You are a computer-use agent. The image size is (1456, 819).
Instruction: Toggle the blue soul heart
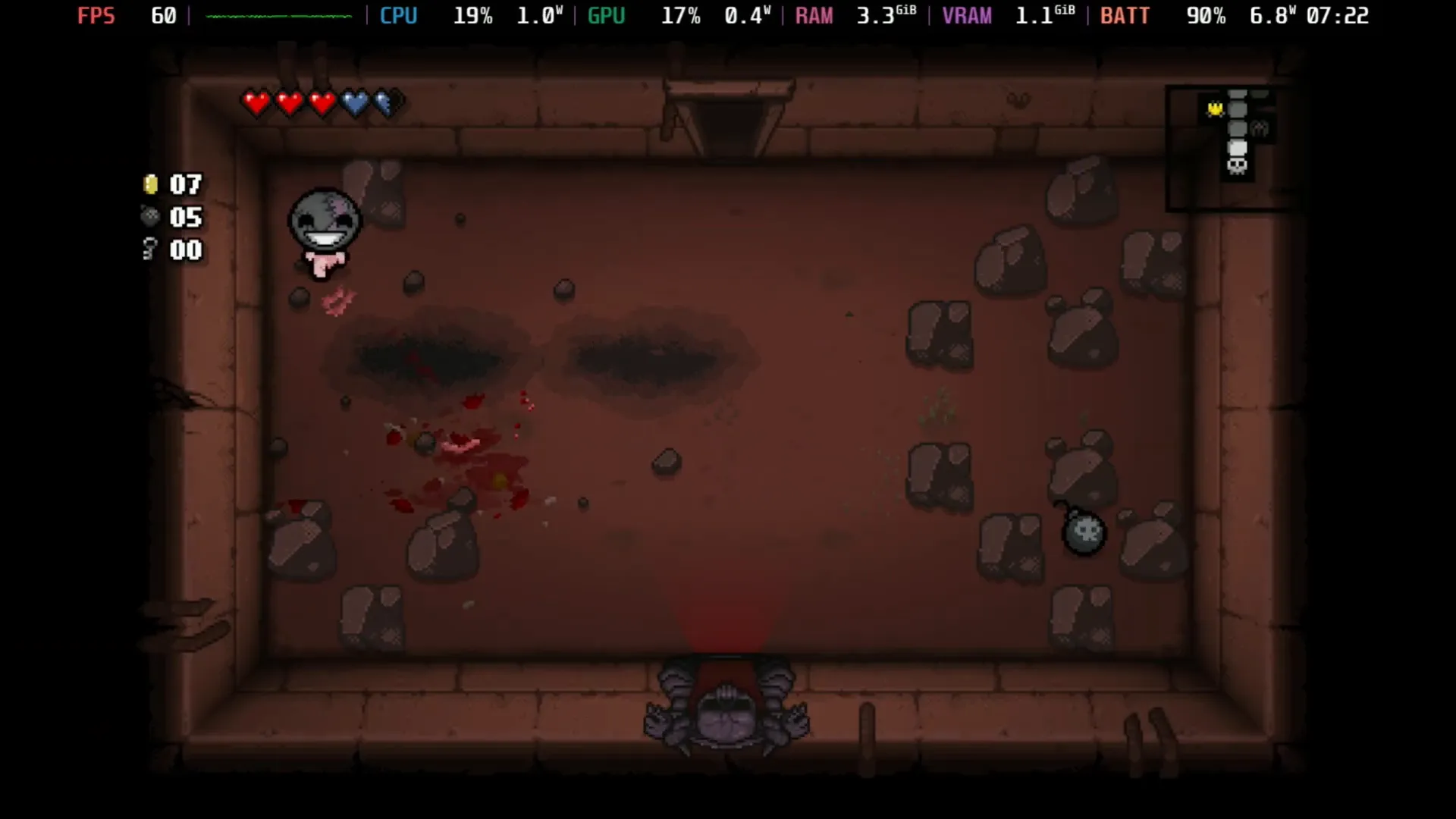(355, 102)
